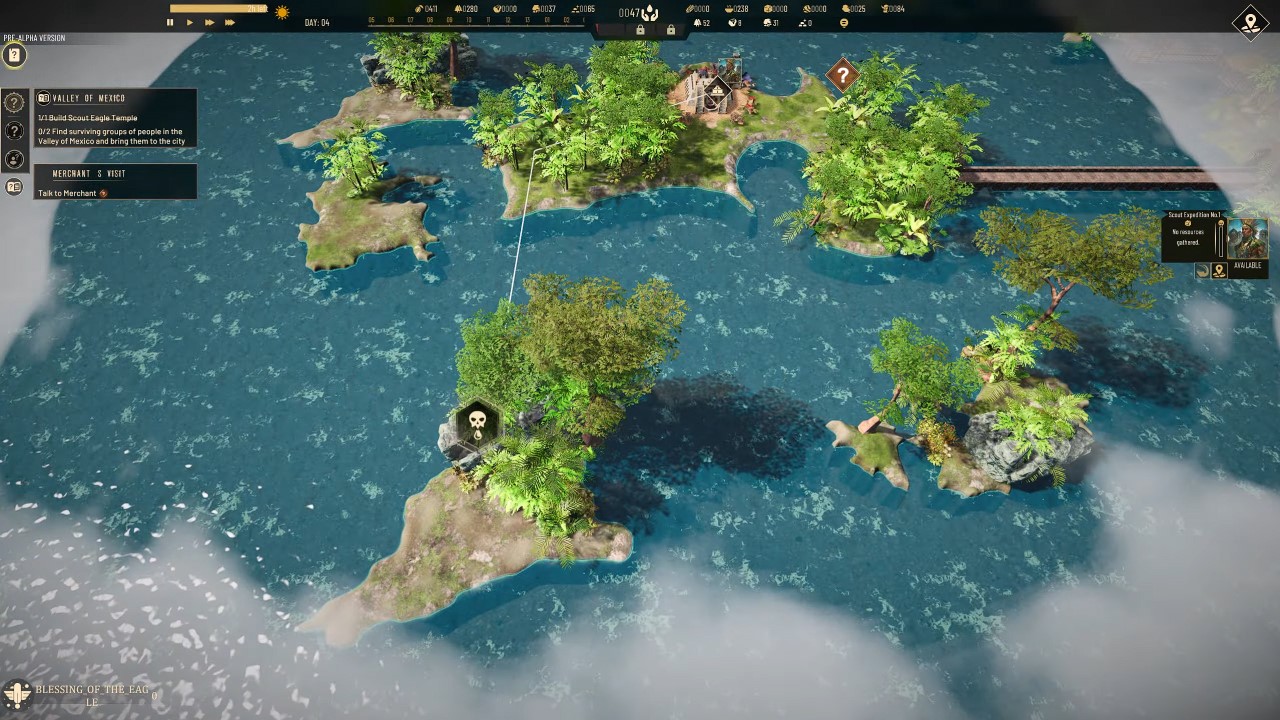Click the expedition return arrow button
This screenshot has height=720, width=1280.
pos(1203,271)
